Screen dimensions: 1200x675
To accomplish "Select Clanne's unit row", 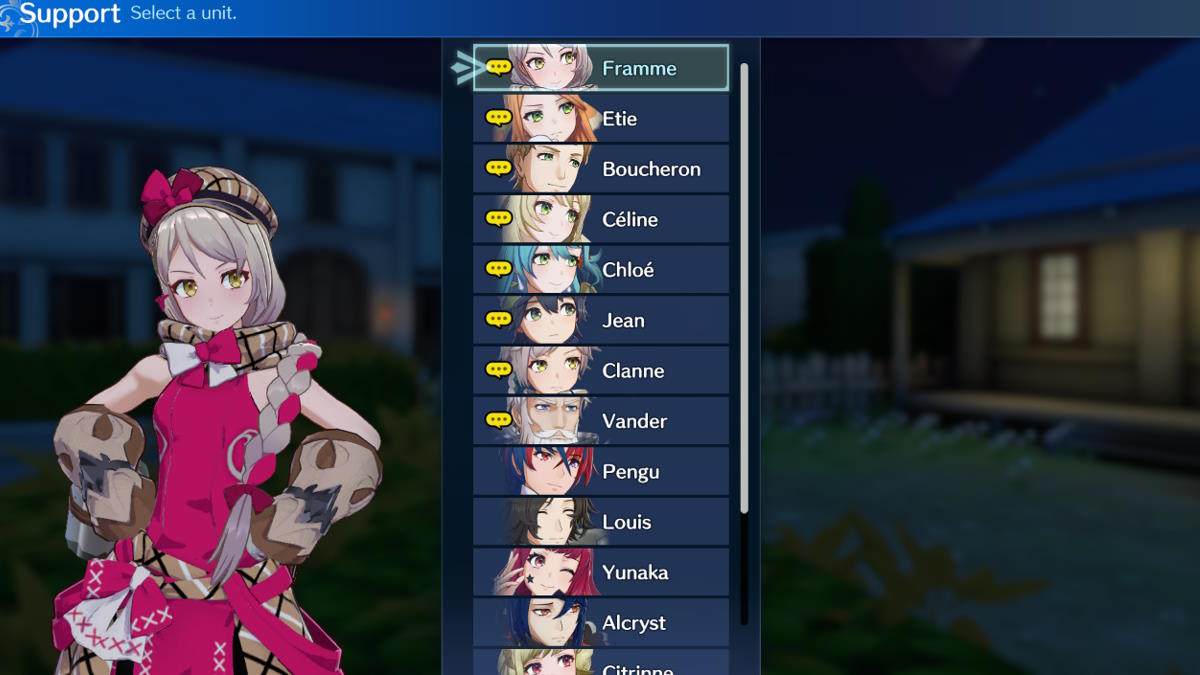I will (x=601, y=371).
